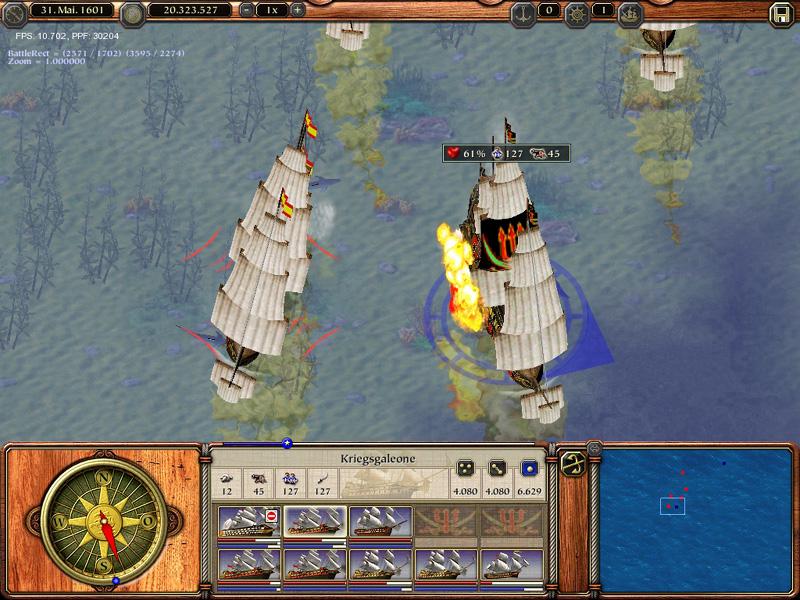The image size is (800, 600).
Task: Click the round coin icon beside the gold
Action: point(132,13)
